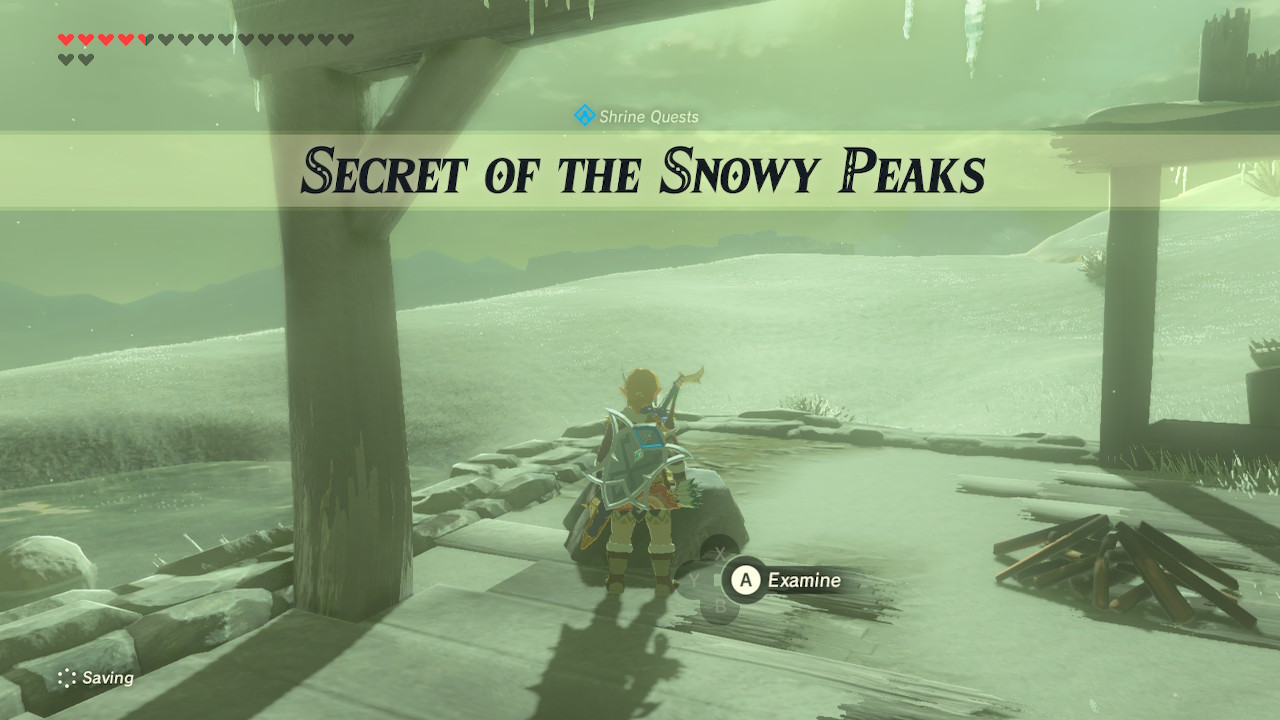Toggle the first heart on the second heart row
The height and width of the screenshot is (720, 1280).
click(65, 59)
